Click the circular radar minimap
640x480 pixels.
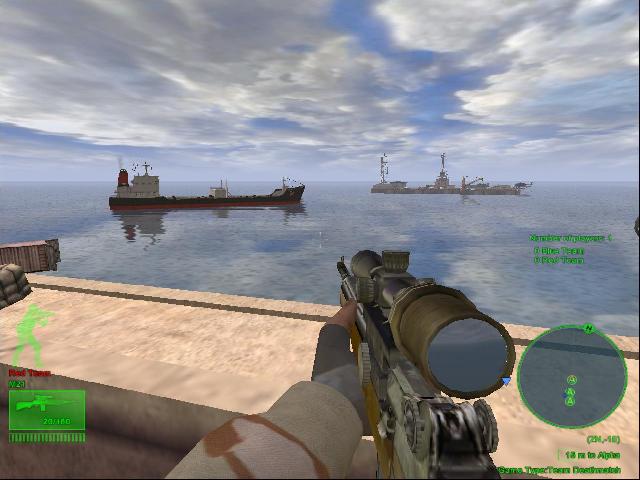pyautogui.click(x=573, y=378)
